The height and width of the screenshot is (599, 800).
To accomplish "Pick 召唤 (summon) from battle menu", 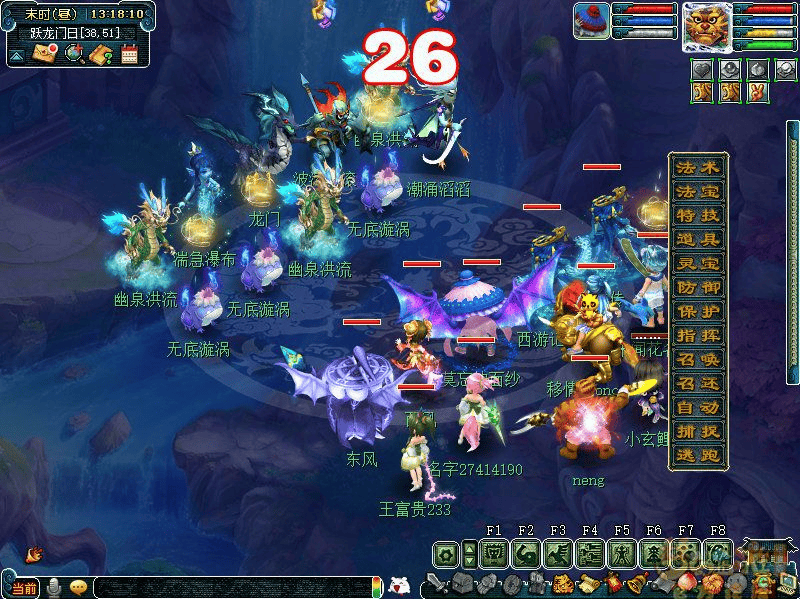I will pyautogui.click(x=697, y=360).
